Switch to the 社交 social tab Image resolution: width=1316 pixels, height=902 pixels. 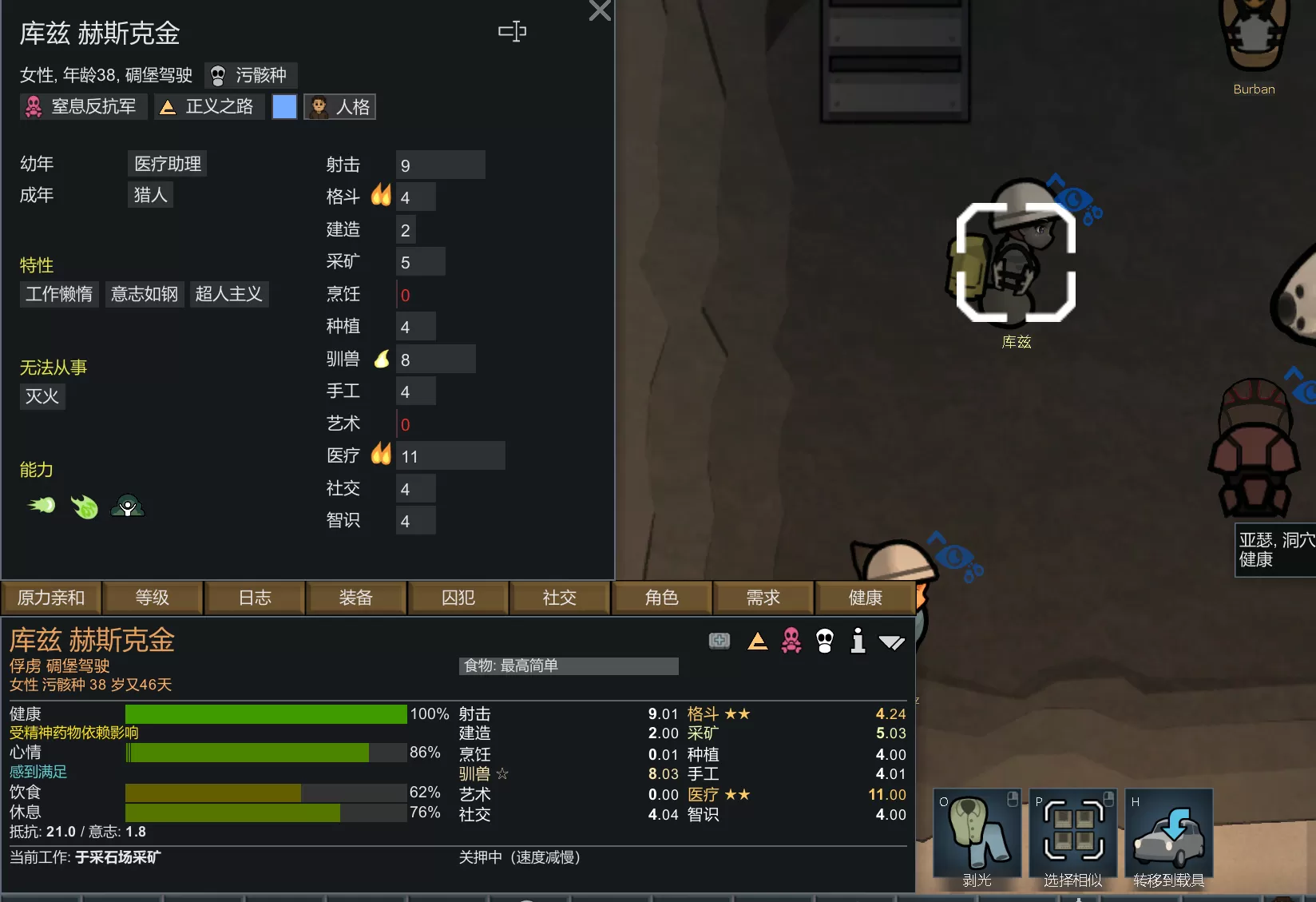(x=559, y=598)
